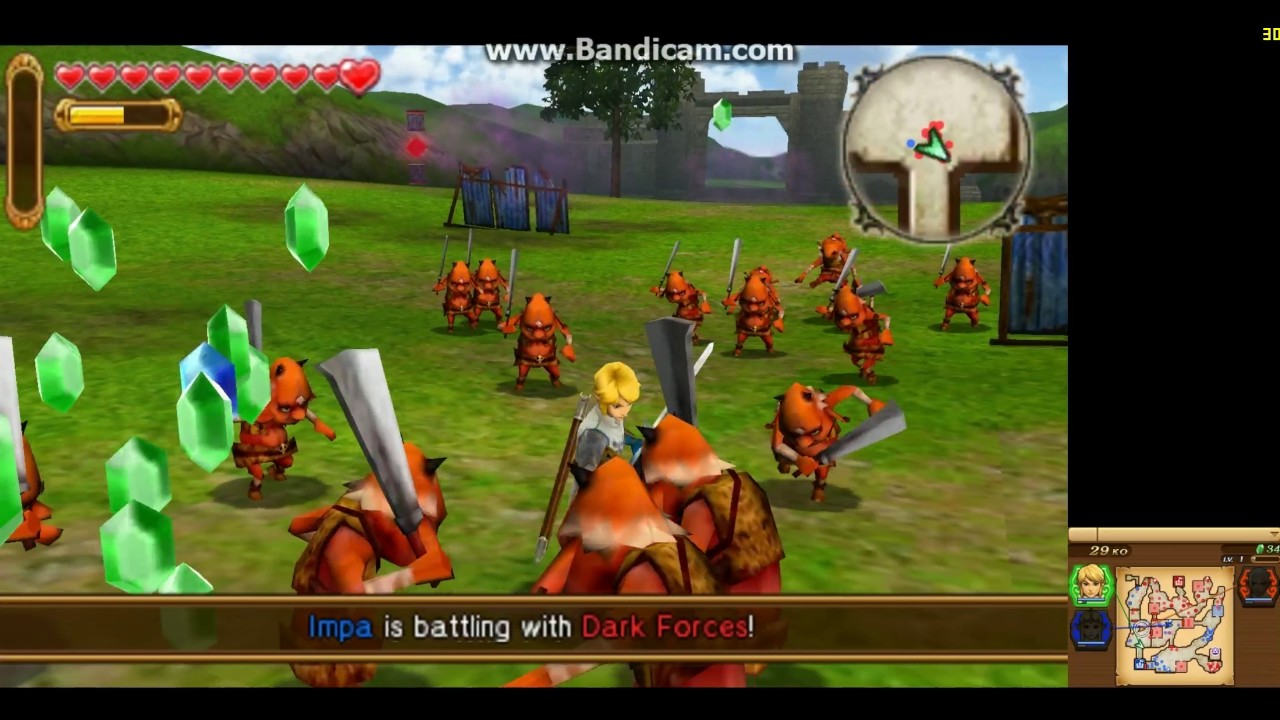Select the blue base icon on the map
1280x720 pixels.
tap(1140, 663)
